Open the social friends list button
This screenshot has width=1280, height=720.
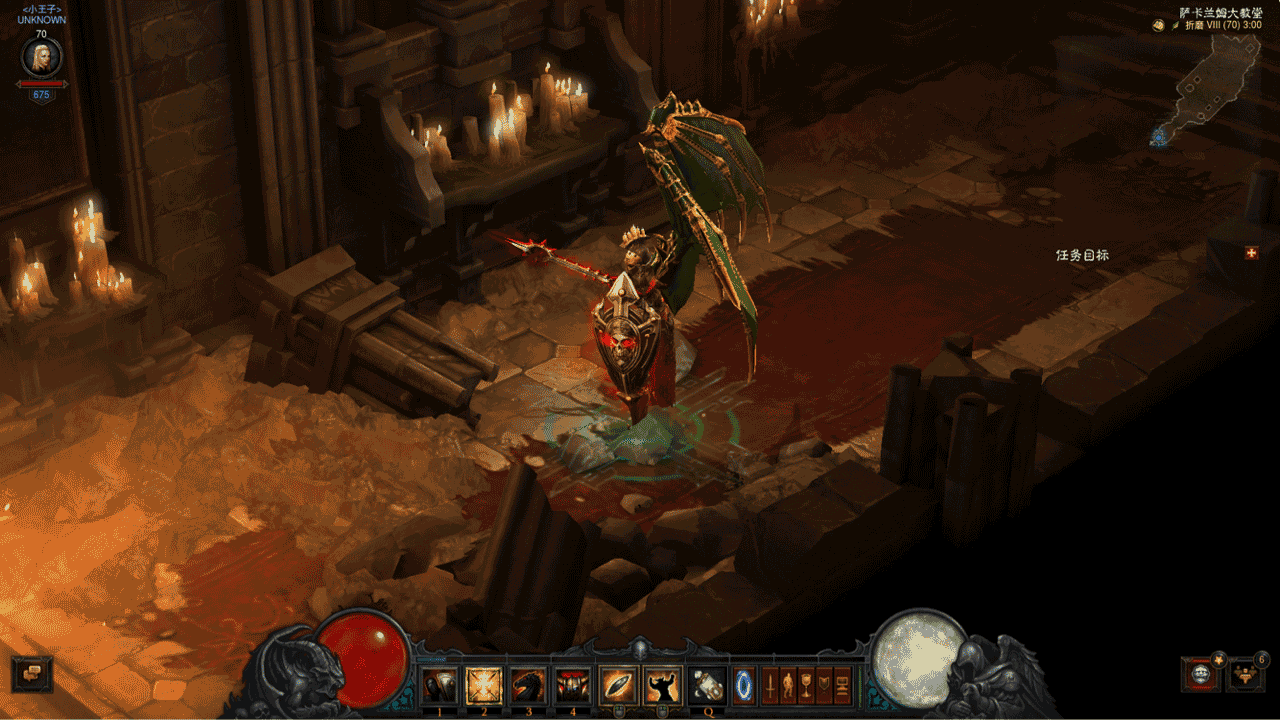pos(1246,674)
